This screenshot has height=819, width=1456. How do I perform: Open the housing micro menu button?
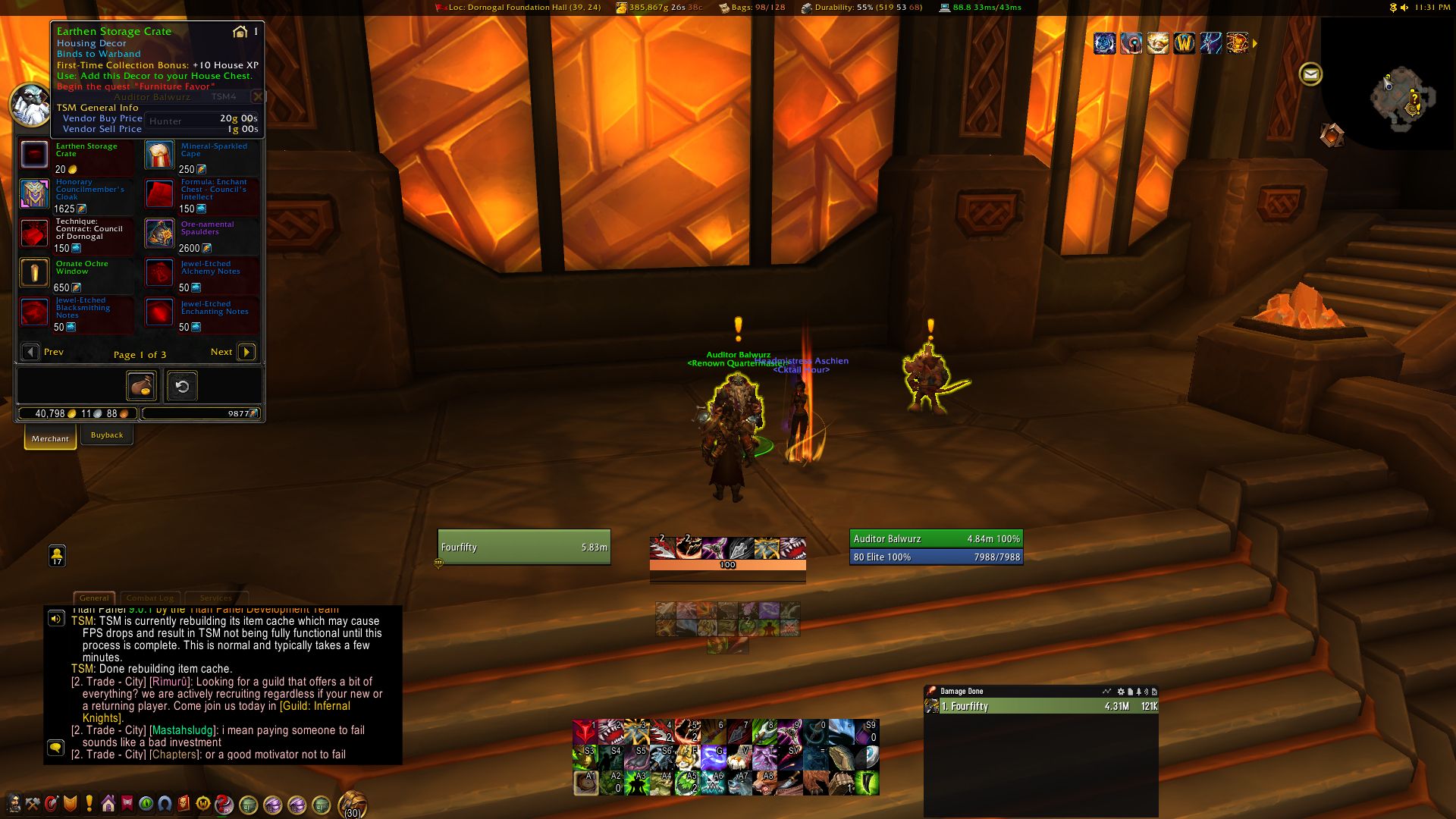(108, 804)
